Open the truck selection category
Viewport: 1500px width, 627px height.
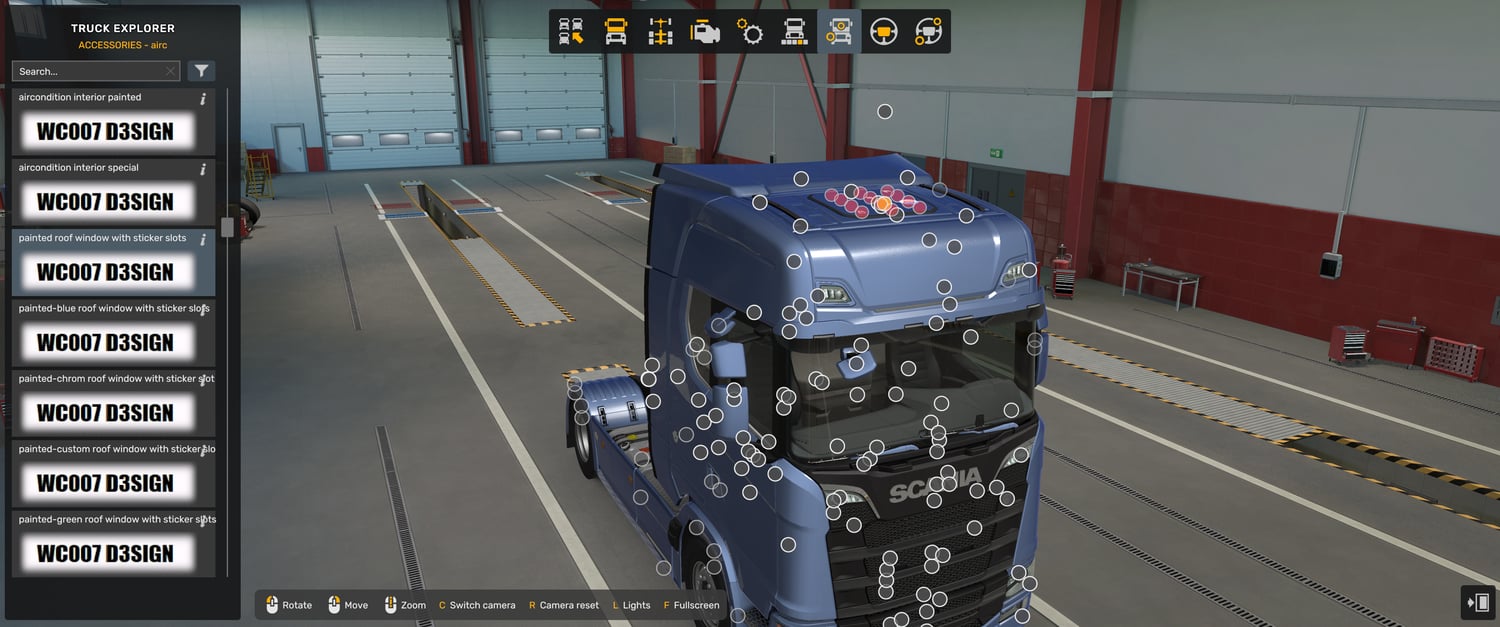click(571, 32)
